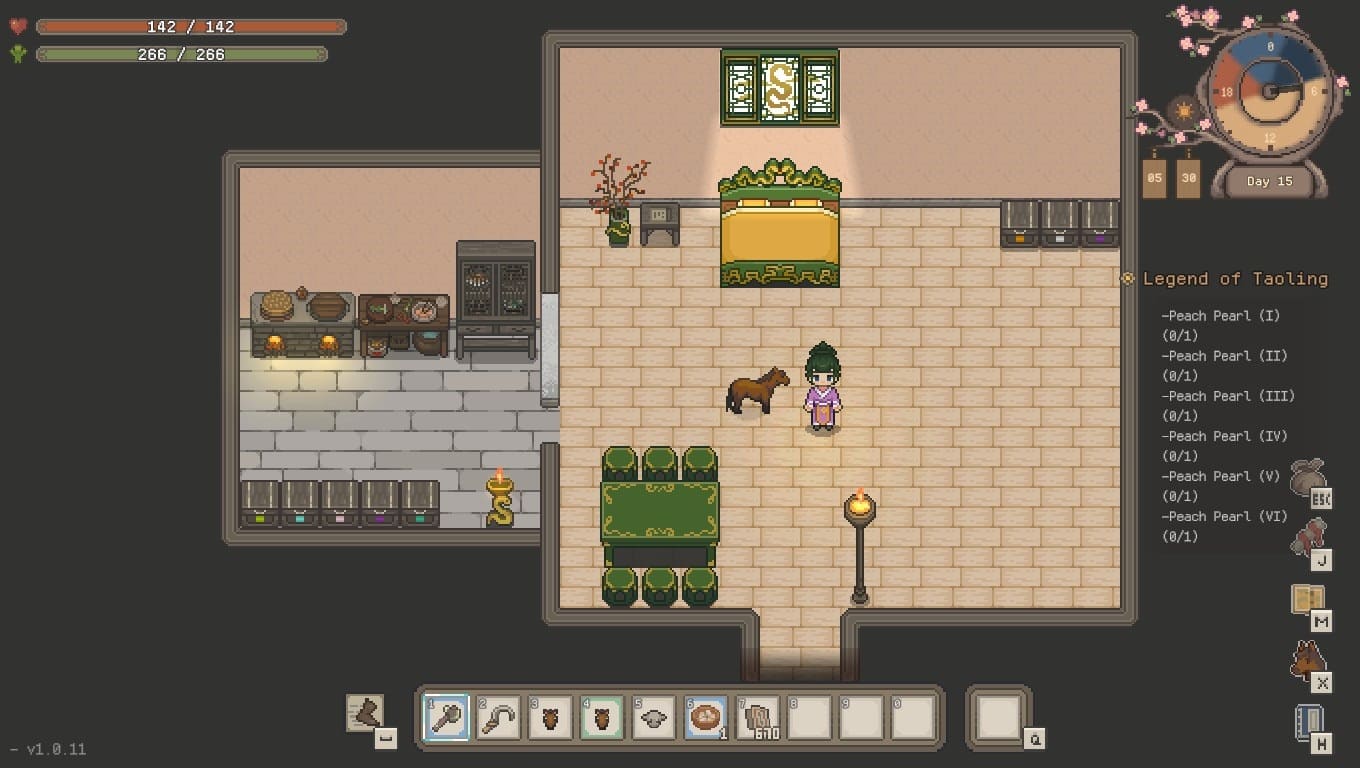The image size is (1360, 768).
Task: Click the Peach Pearl (I) objective
Action: [x=1220, y=316]
